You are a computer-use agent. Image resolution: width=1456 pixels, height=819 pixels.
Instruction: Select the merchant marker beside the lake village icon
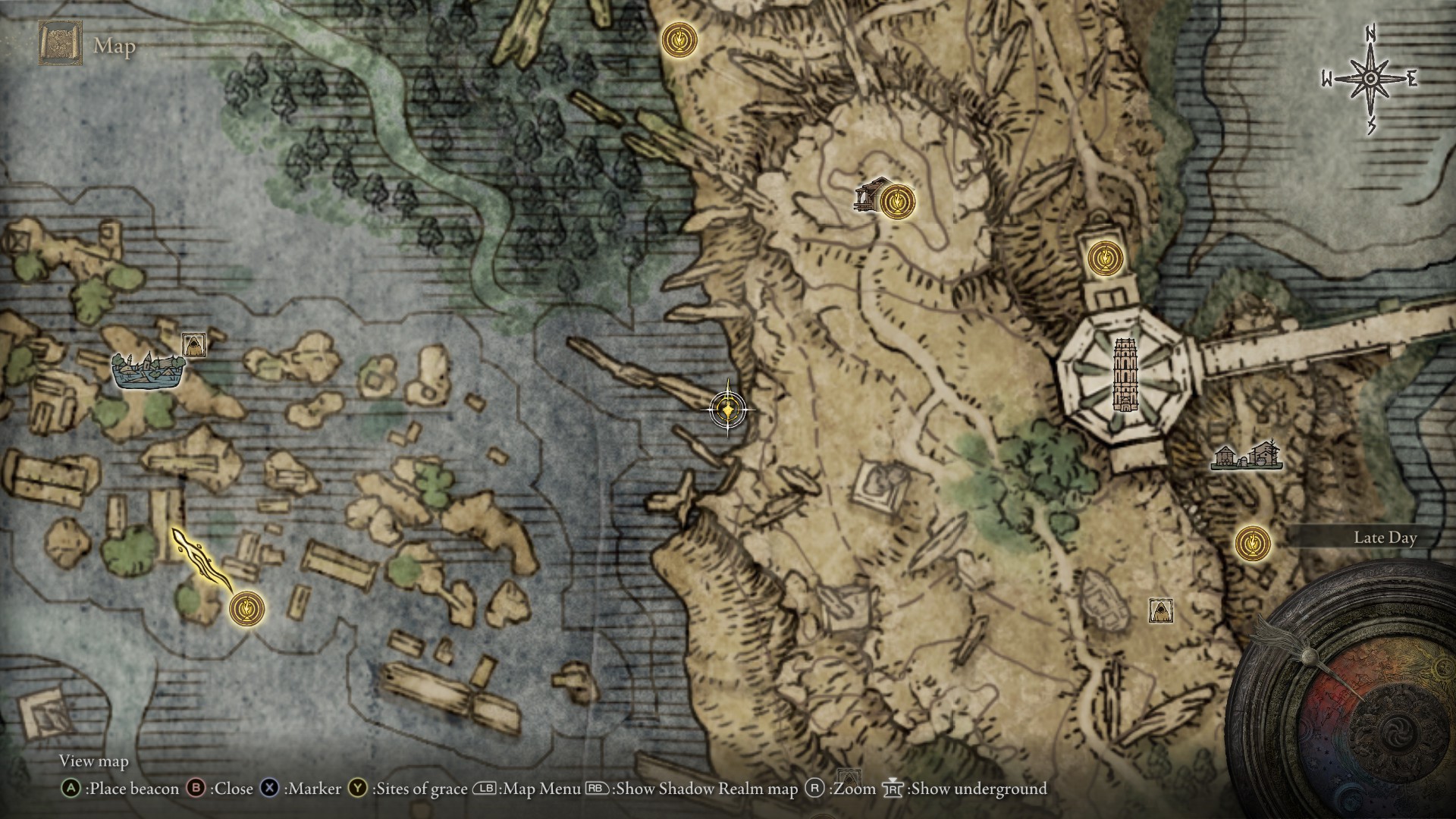[193, 345]
